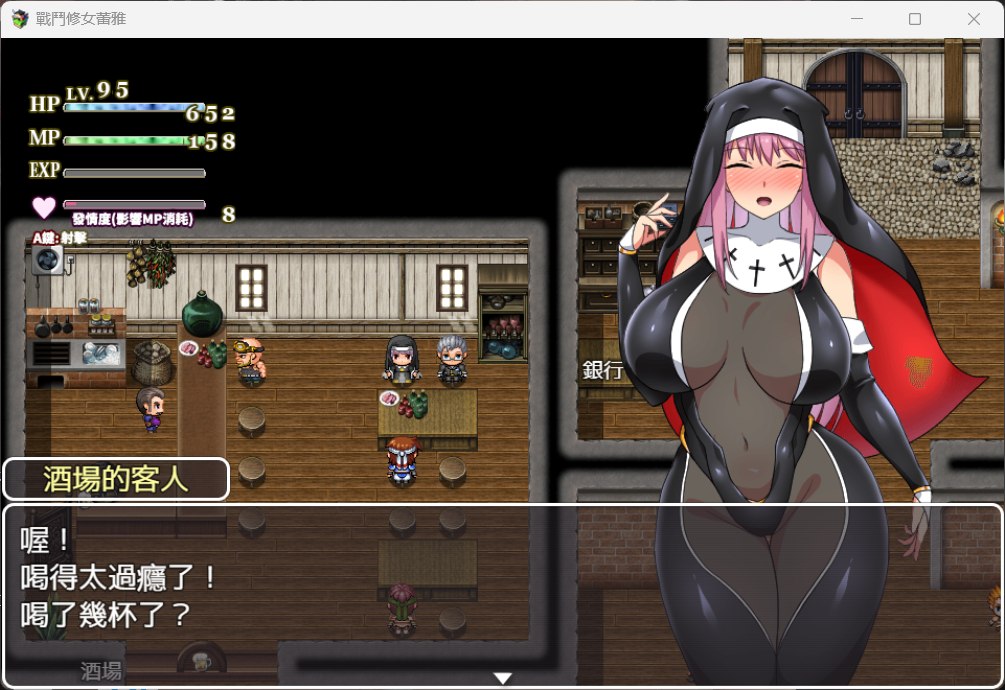Click the dialogue continue arrow indicator
Image resolution: width=1005 pixels, height=690 pixels.
click(503, 678)
